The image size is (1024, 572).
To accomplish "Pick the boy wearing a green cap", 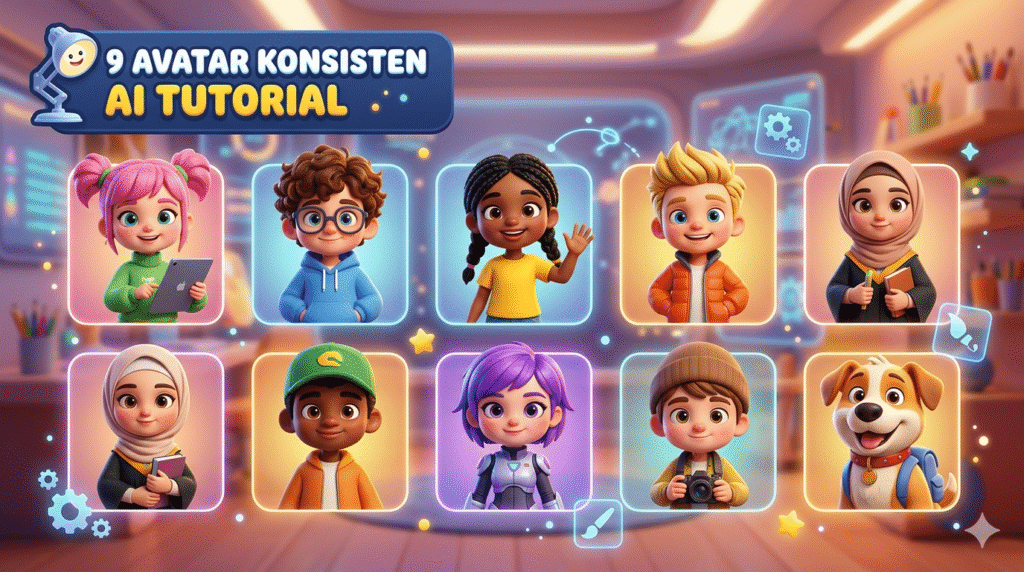I will (330, 431).
